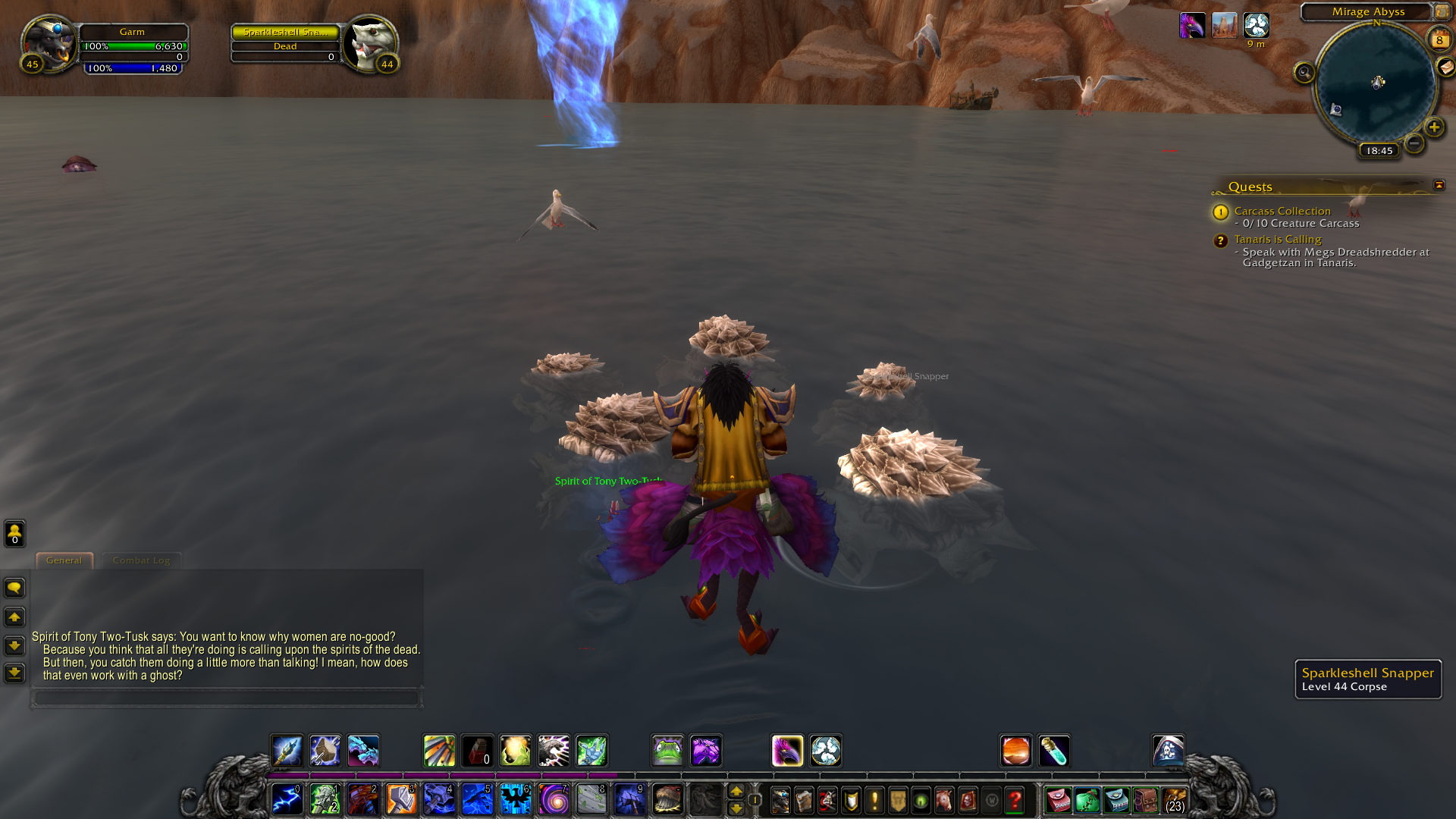
Task: Open the calendar showing day 8
Action: point(1439,39)
